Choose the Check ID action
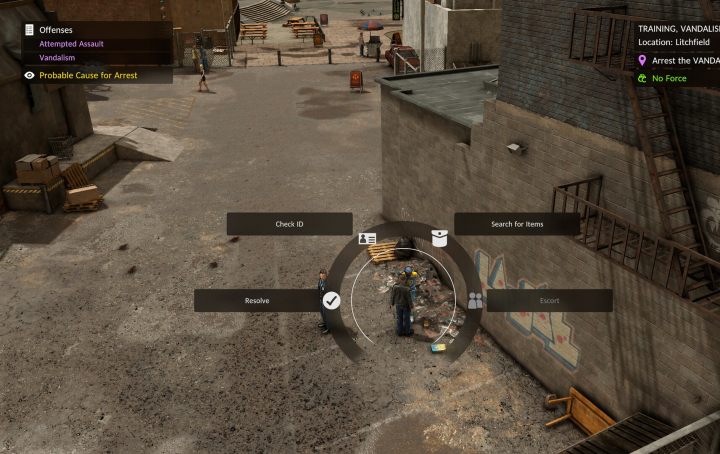 (x=289, y=224)
